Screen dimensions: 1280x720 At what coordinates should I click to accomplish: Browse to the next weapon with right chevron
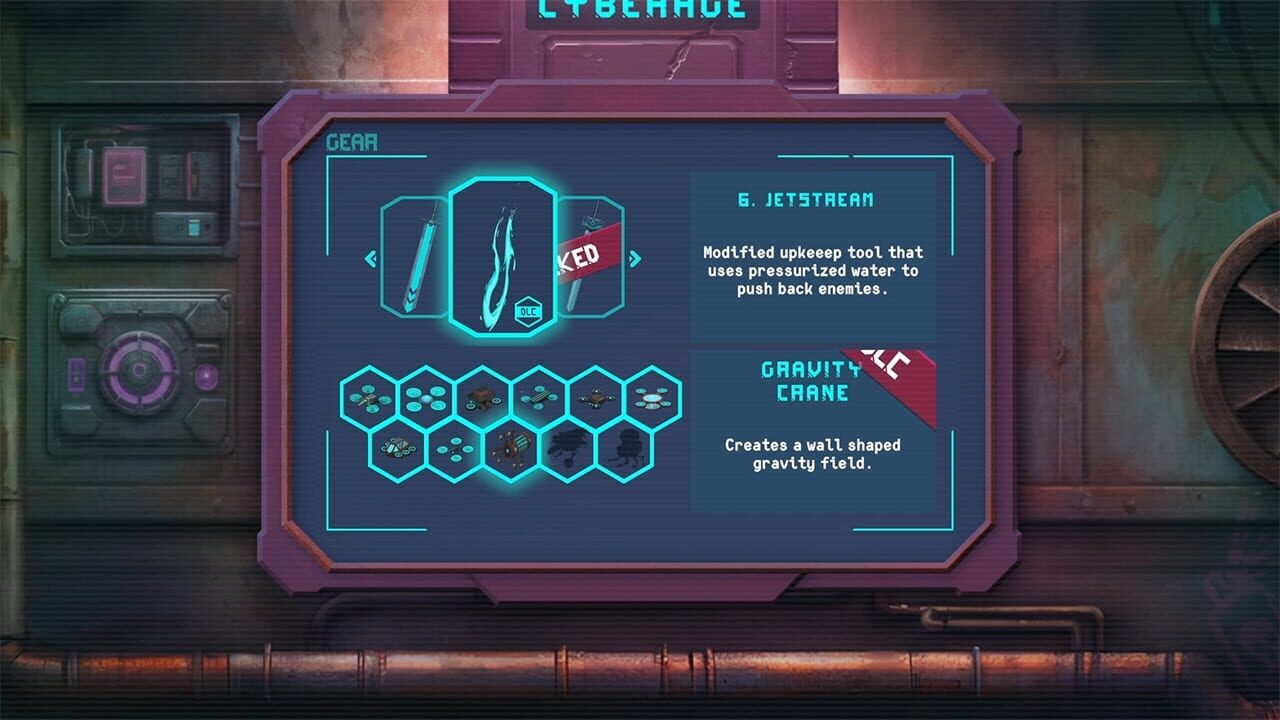tap(638, 258)
